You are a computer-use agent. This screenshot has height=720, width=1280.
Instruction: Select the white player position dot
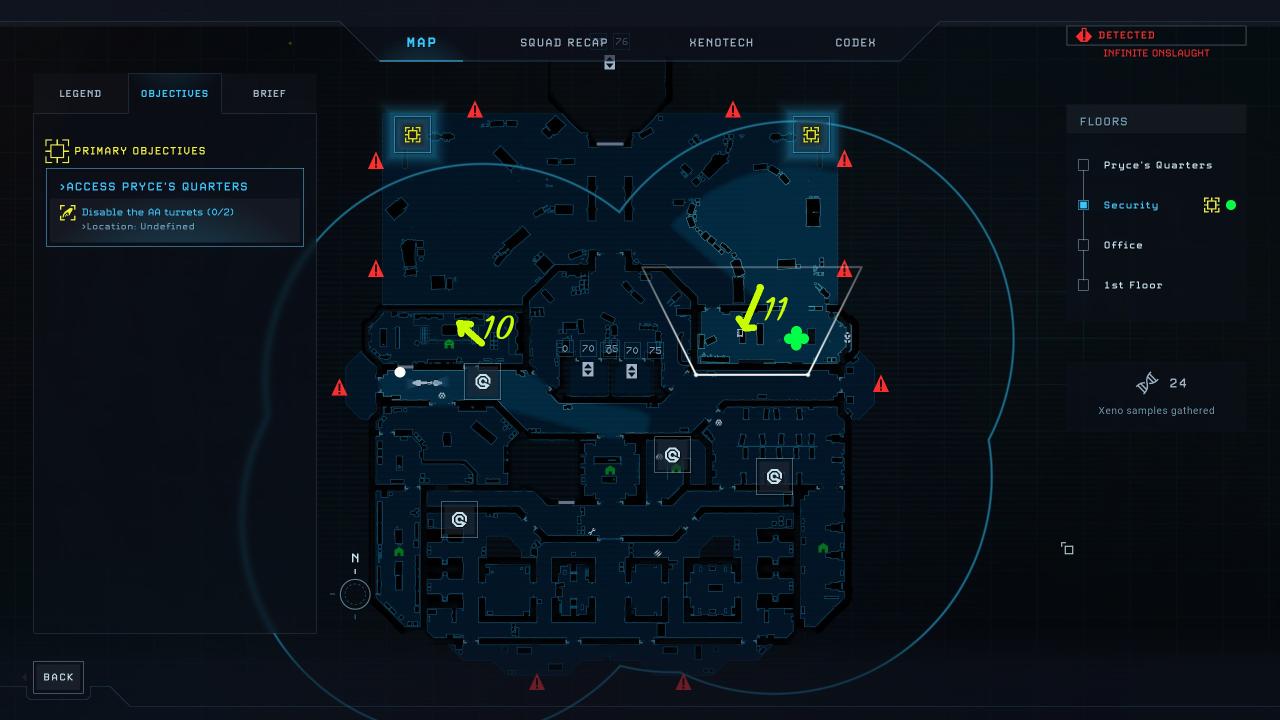click(x=400, y=372)
